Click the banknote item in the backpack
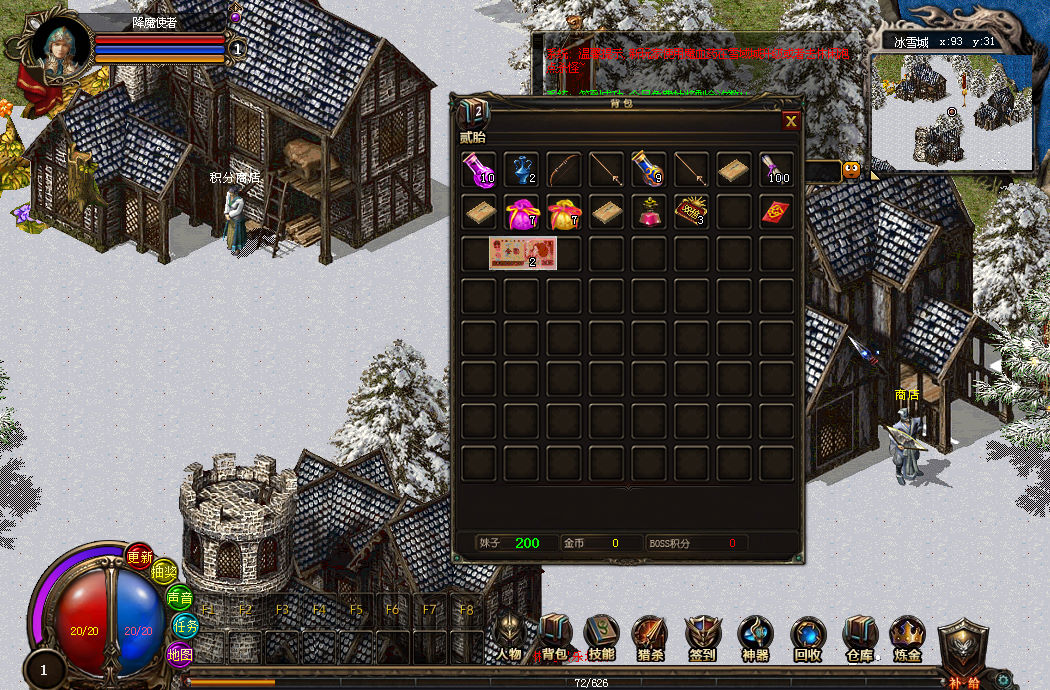Image resolution: width=1050 pixels, height=690 pixels. [x=522, y=254]
